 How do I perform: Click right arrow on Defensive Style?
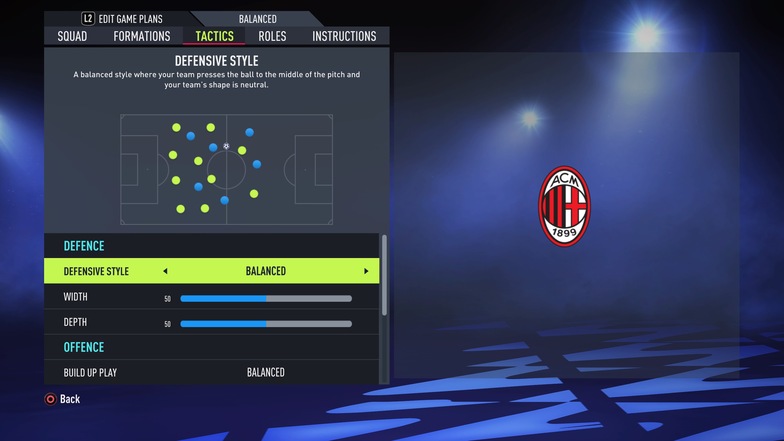point(366,271)
